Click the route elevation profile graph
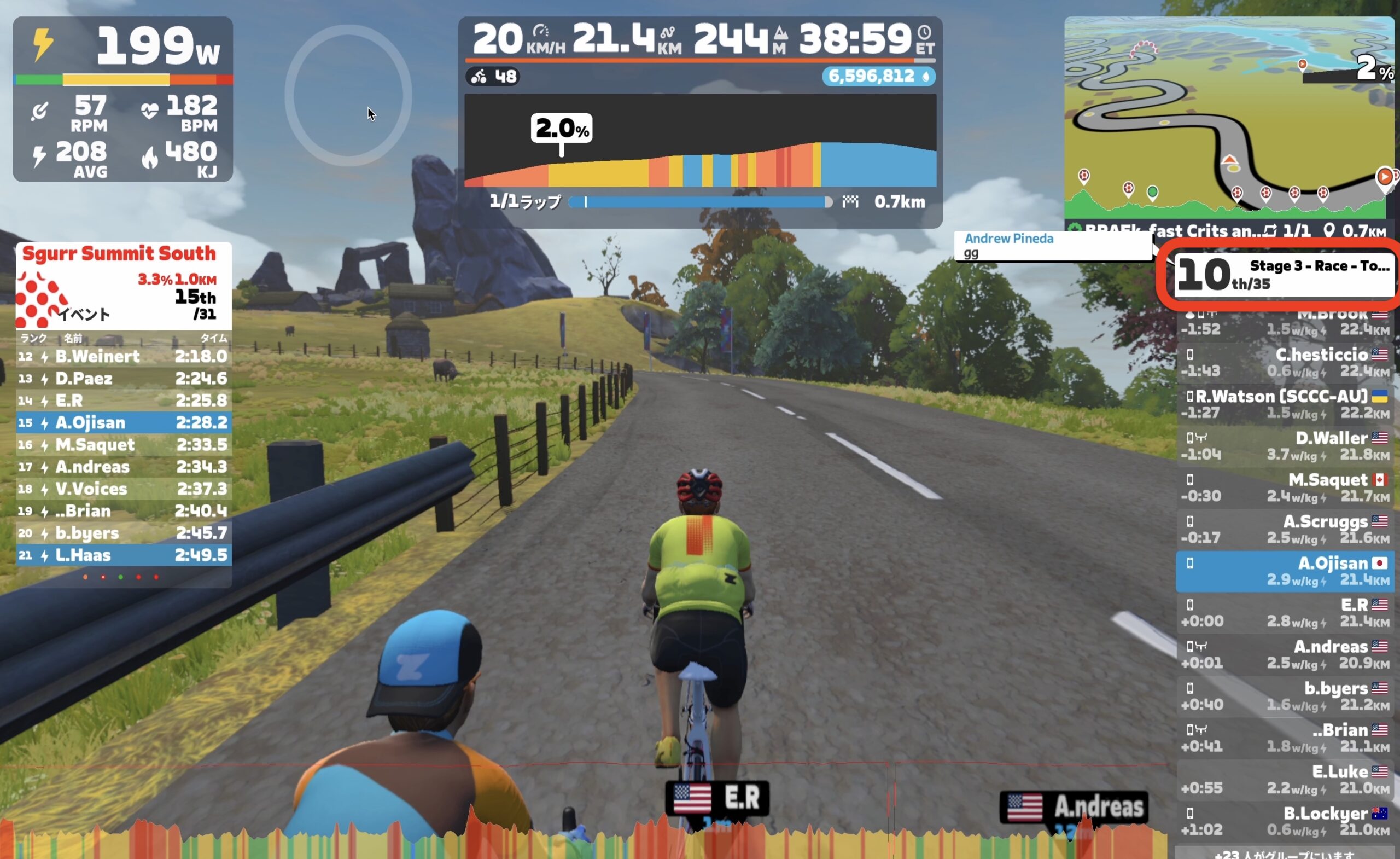Screen dimensions: 1400x859 (700, 141)
